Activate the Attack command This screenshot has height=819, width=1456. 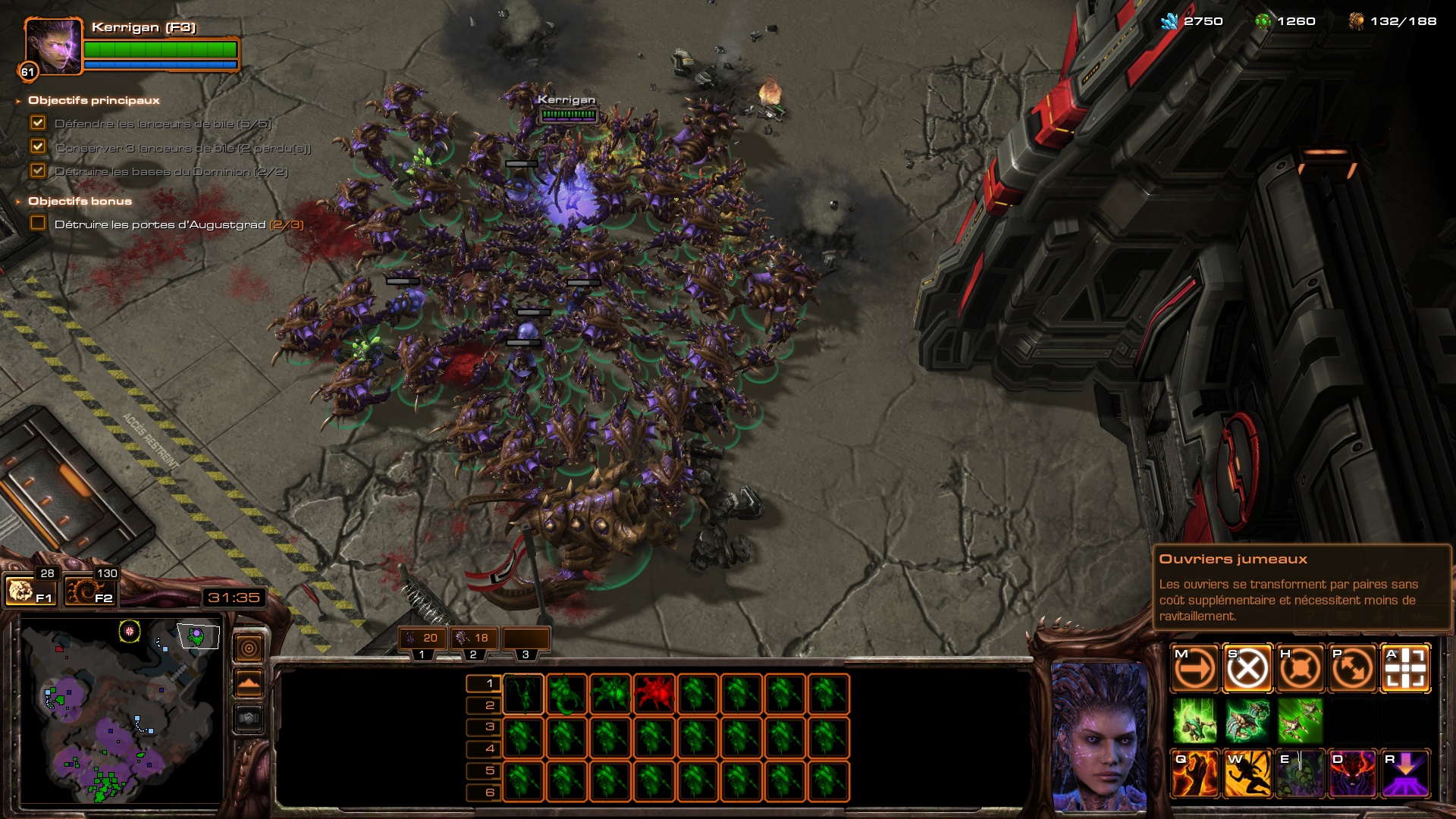click(x=1406, y=669)
